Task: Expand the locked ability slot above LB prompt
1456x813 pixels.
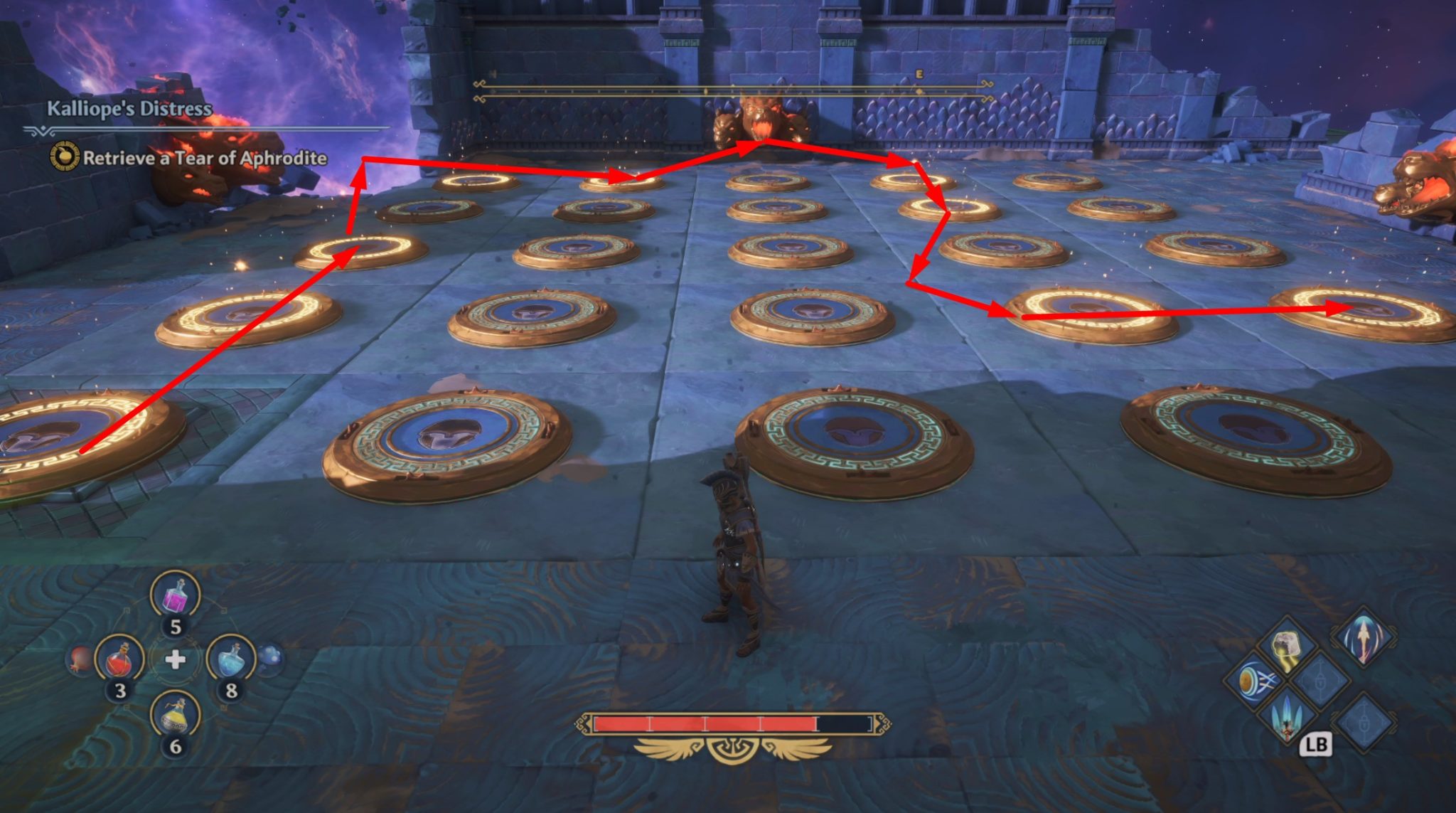Action: [x=1321, y=681]
